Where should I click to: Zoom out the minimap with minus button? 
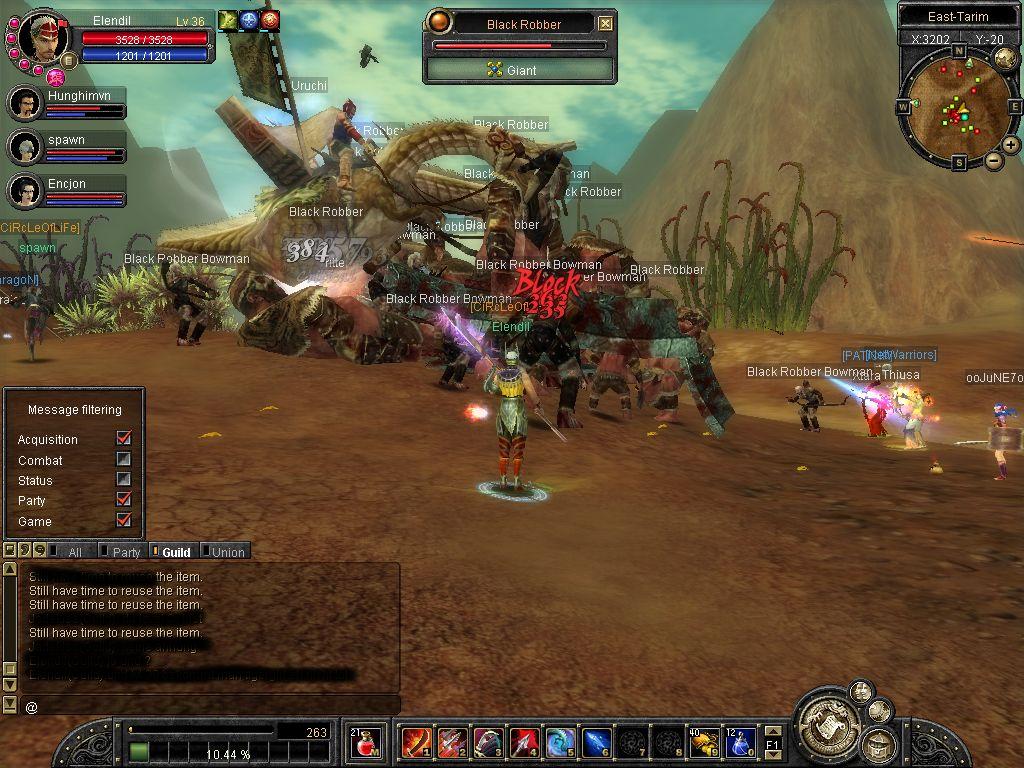coord(994,161)
